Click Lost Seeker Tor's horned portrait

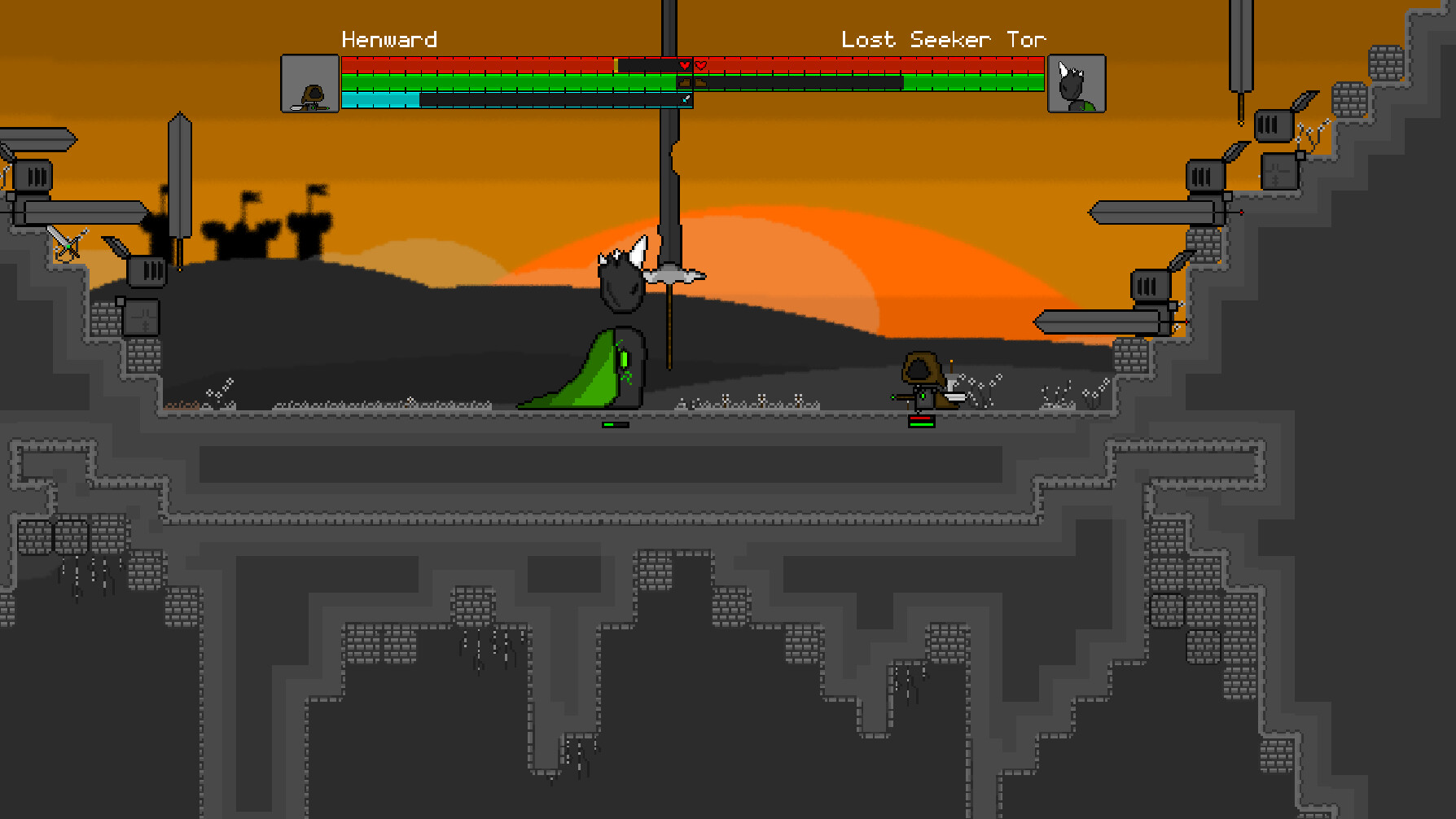click(1077, 84)
